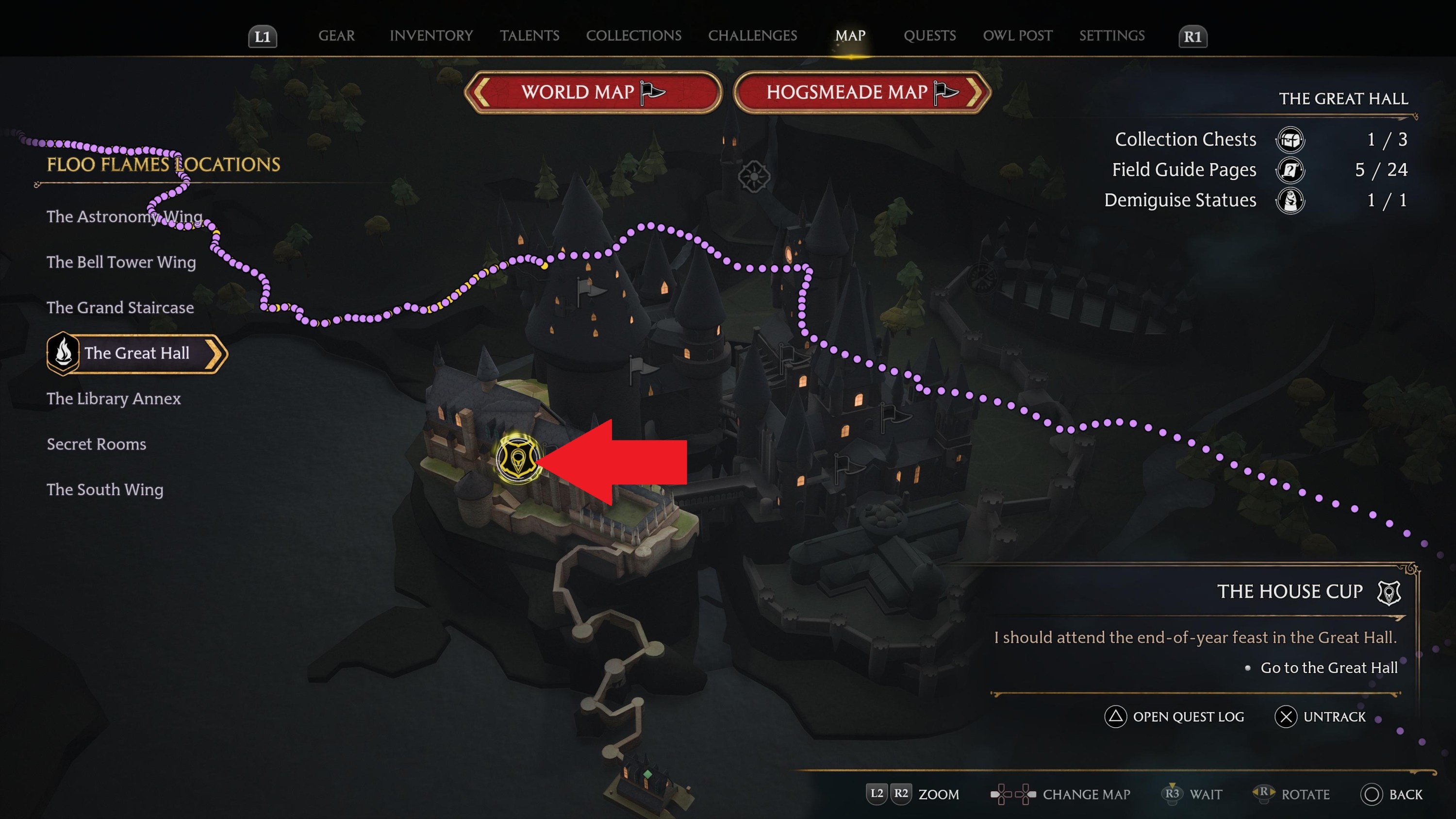Select The South Wing location
Image resolution: width=1456 pixels, height=819 pixels.
tap(105, 489)
